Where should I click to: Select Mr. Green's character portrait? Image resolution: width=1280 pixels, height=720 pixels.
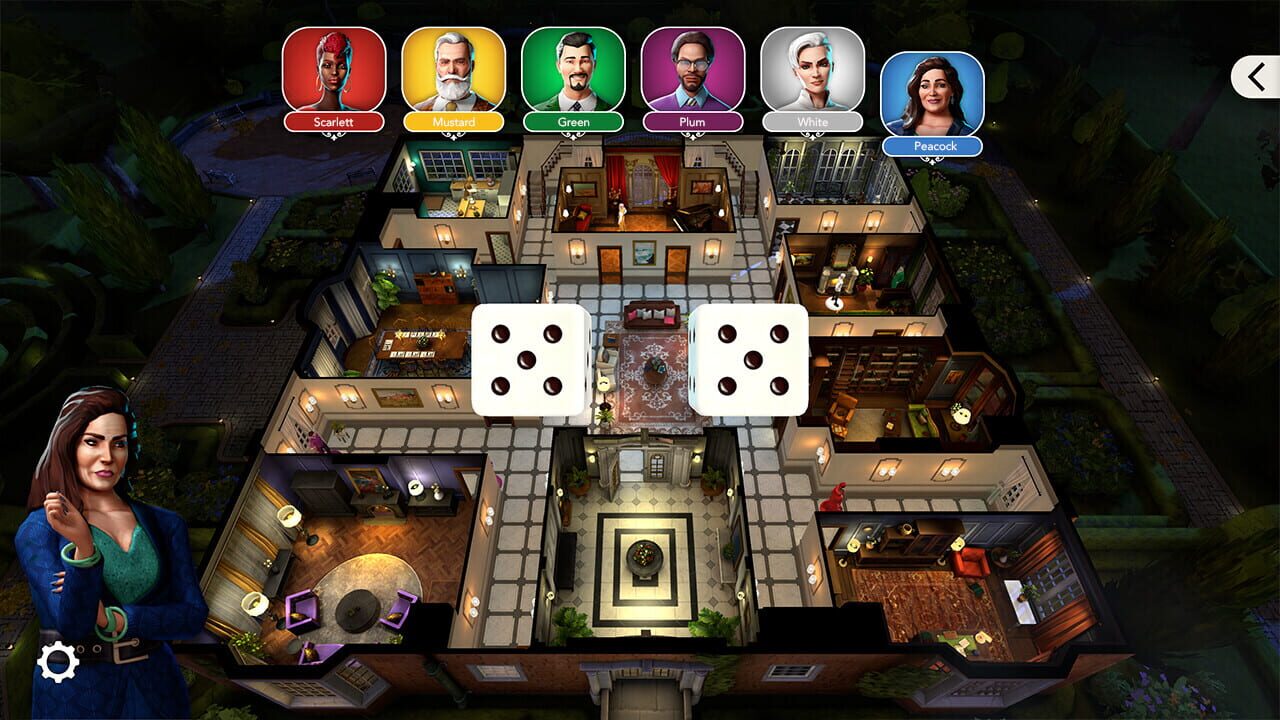pyautogui.click(x=575, y=70)
